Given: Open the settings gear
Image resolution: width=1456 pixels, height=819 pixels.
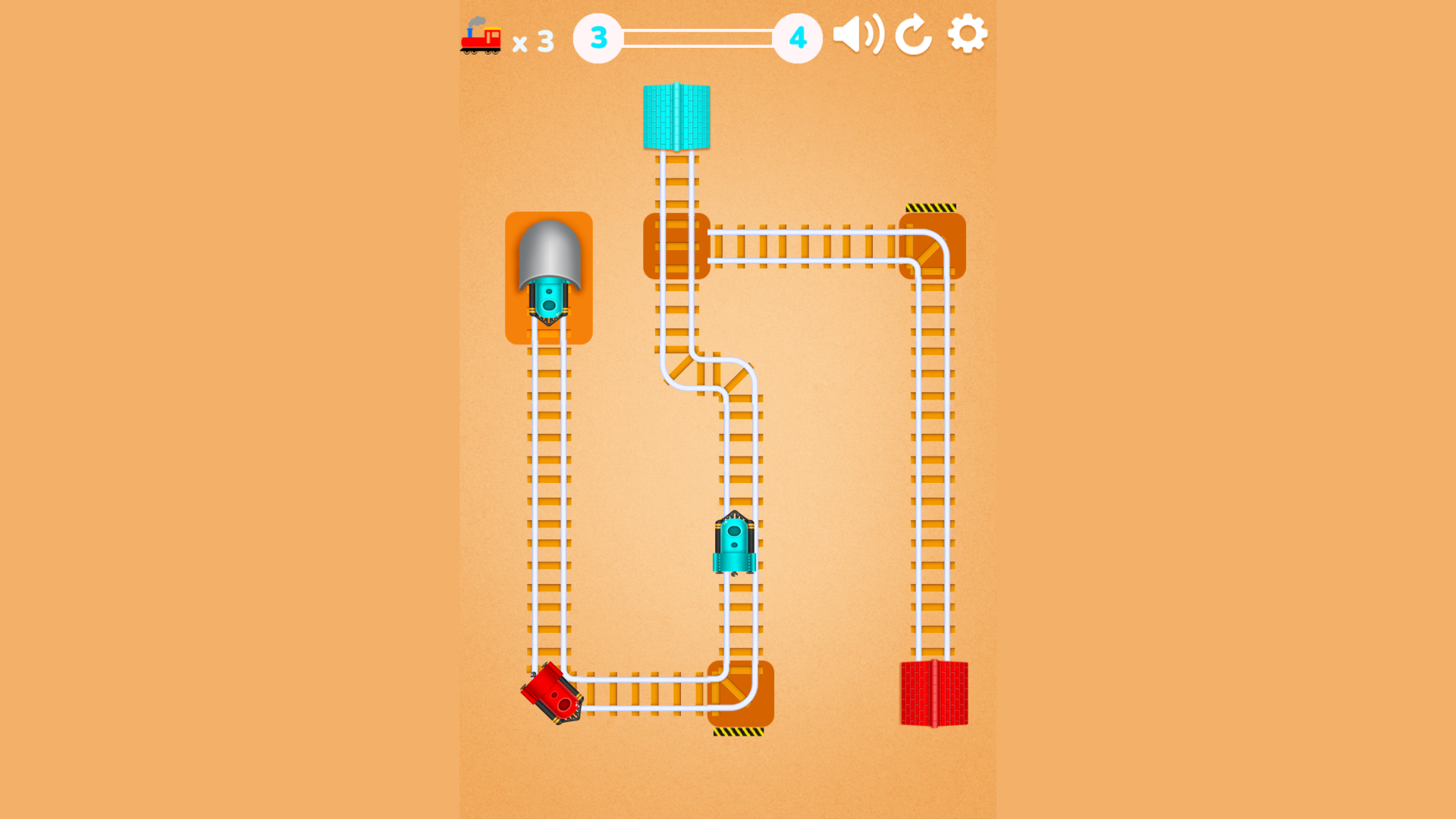Looking at the screenshot, I should 968,33.
